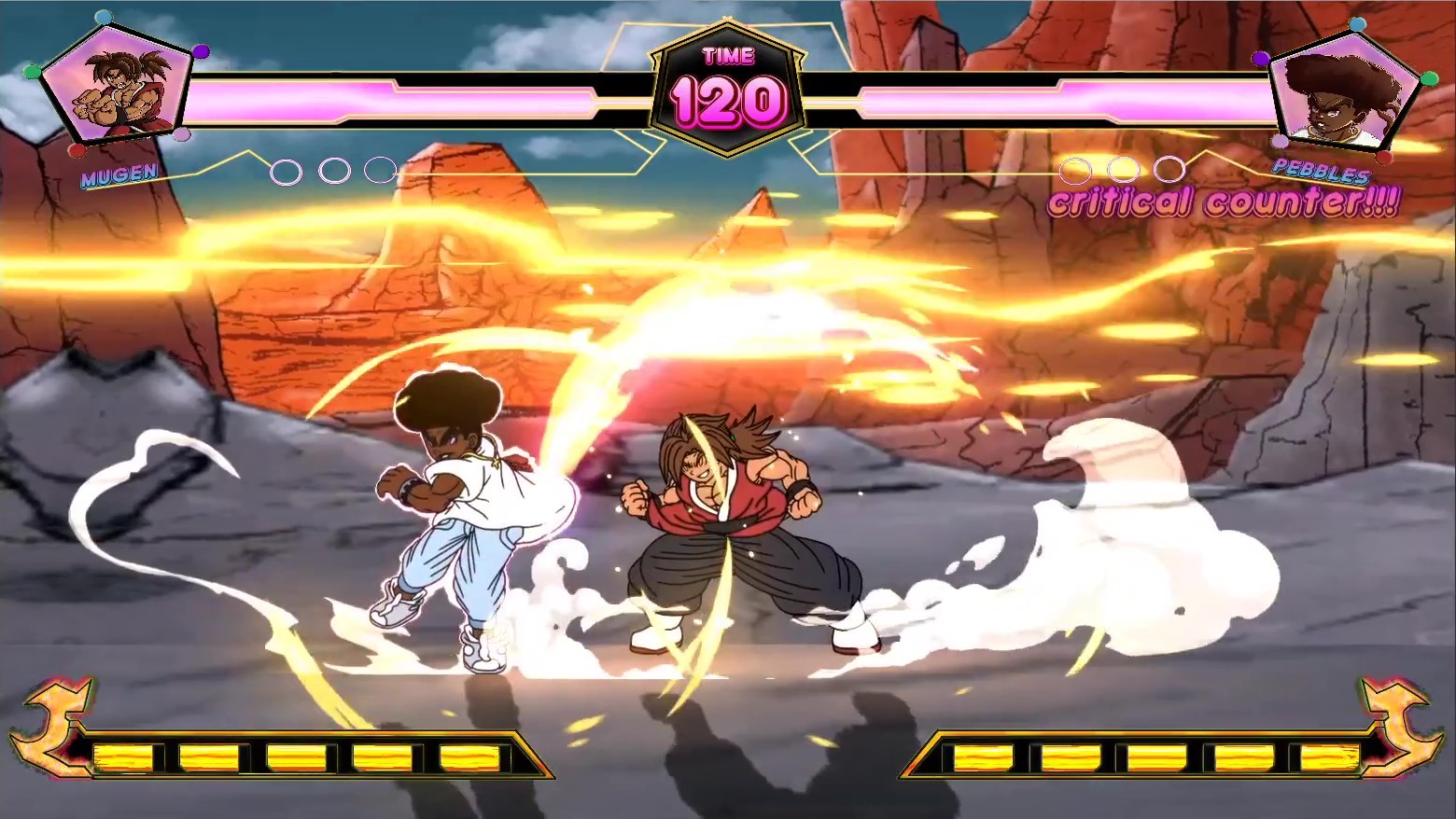The image size is (1456, 819).
Task: Toggle the middle round pip near Pebbles' side
Action: click(x=1126, y=170)
